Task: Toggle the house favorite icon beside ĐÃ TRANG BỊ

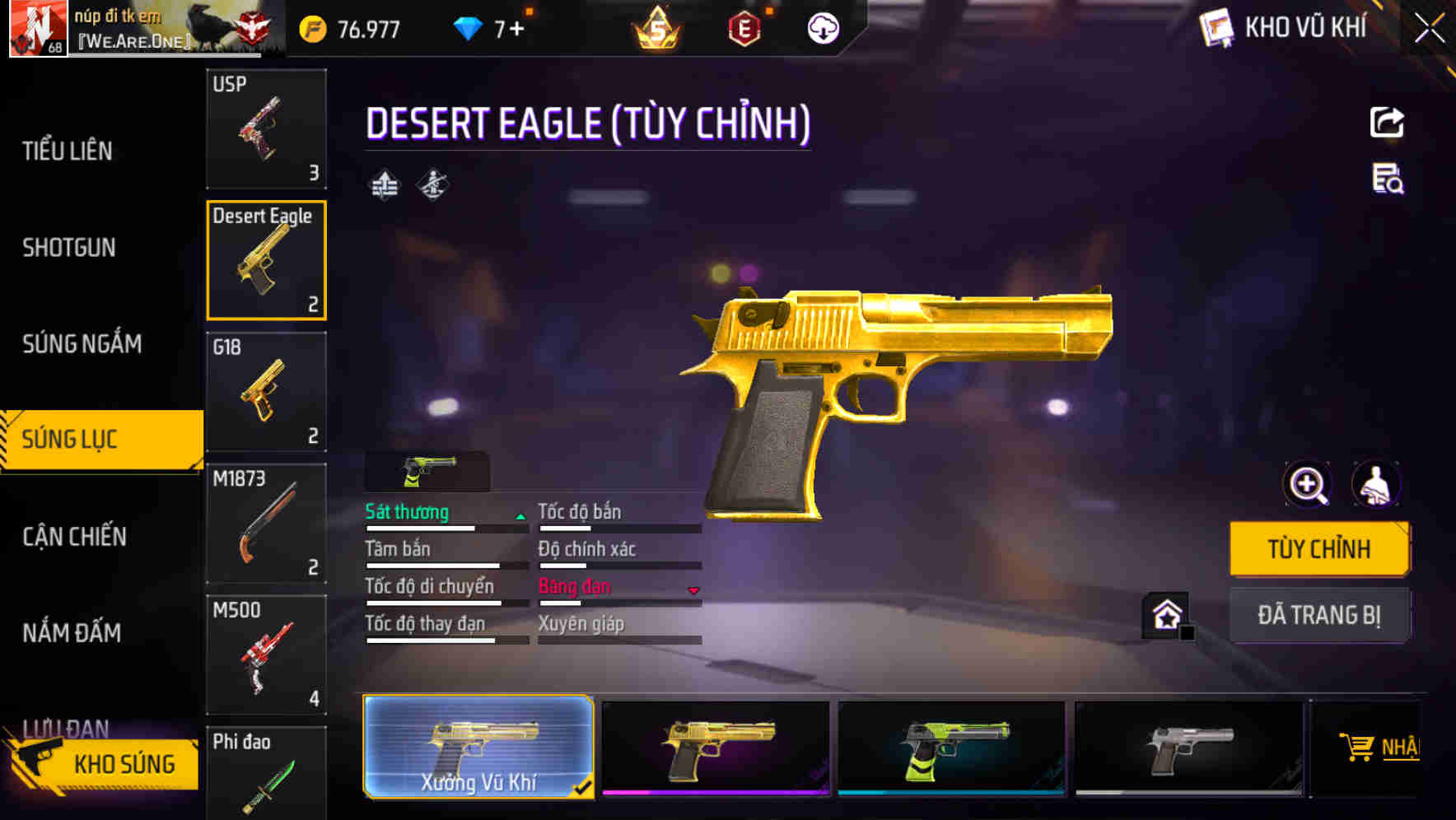Action: [1166, 615]
